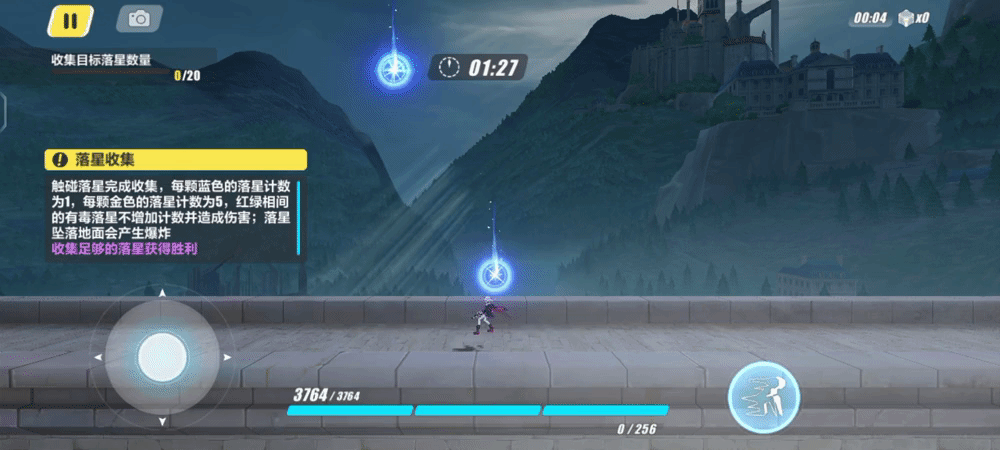This screenshot has height=450, width=1000.
Task: Activate the dash evade skill button
Action: [763, 390]
